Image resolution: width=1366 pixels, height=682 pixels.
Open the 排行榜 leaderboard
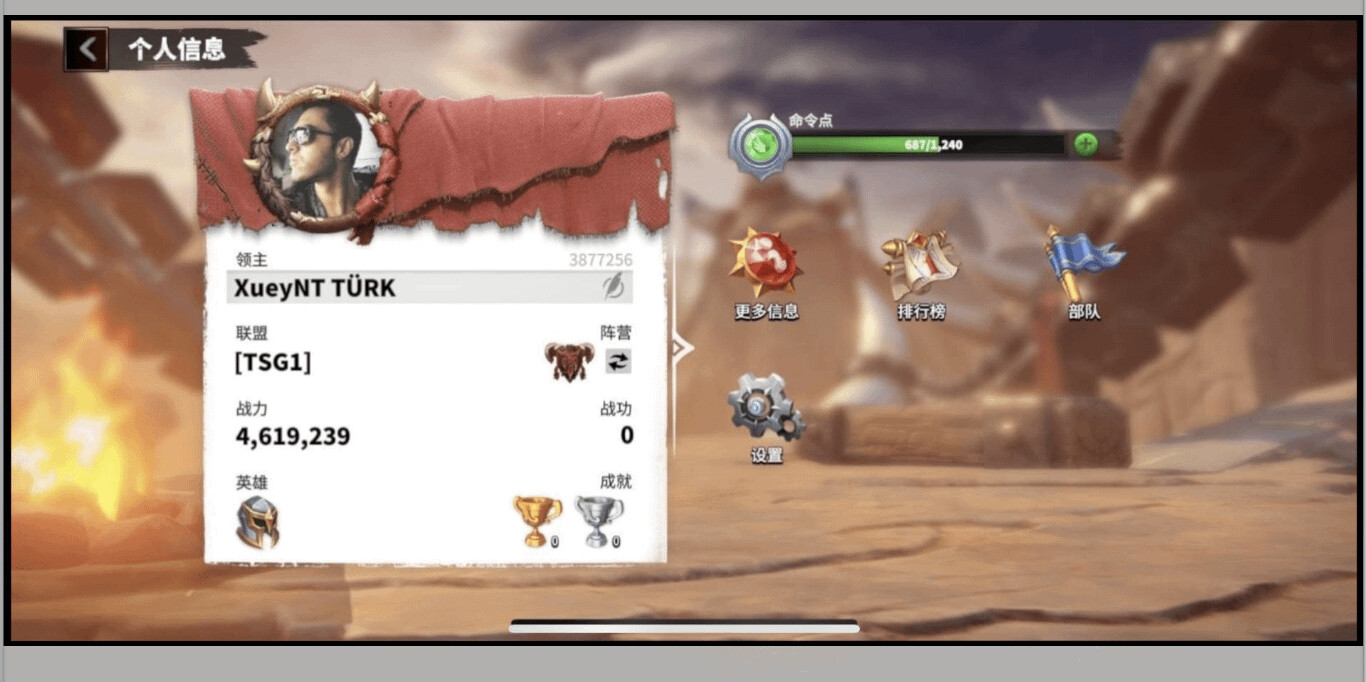921,273
